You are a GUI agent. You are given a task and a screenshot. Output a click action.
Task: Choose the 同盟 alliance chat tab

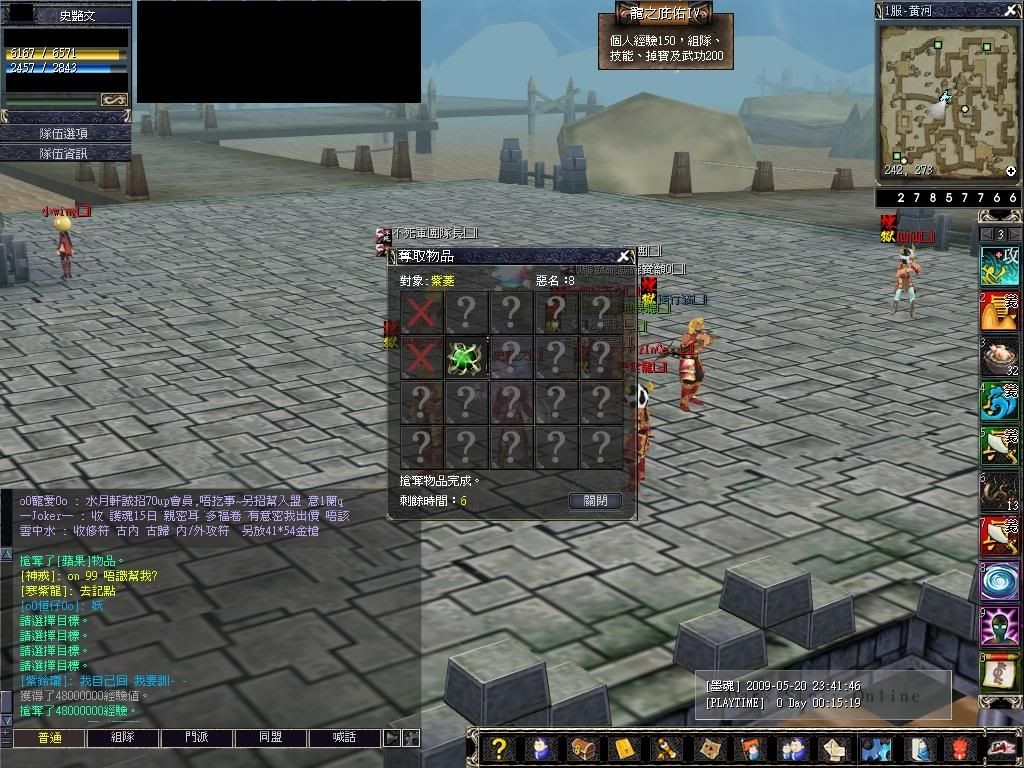270,737
